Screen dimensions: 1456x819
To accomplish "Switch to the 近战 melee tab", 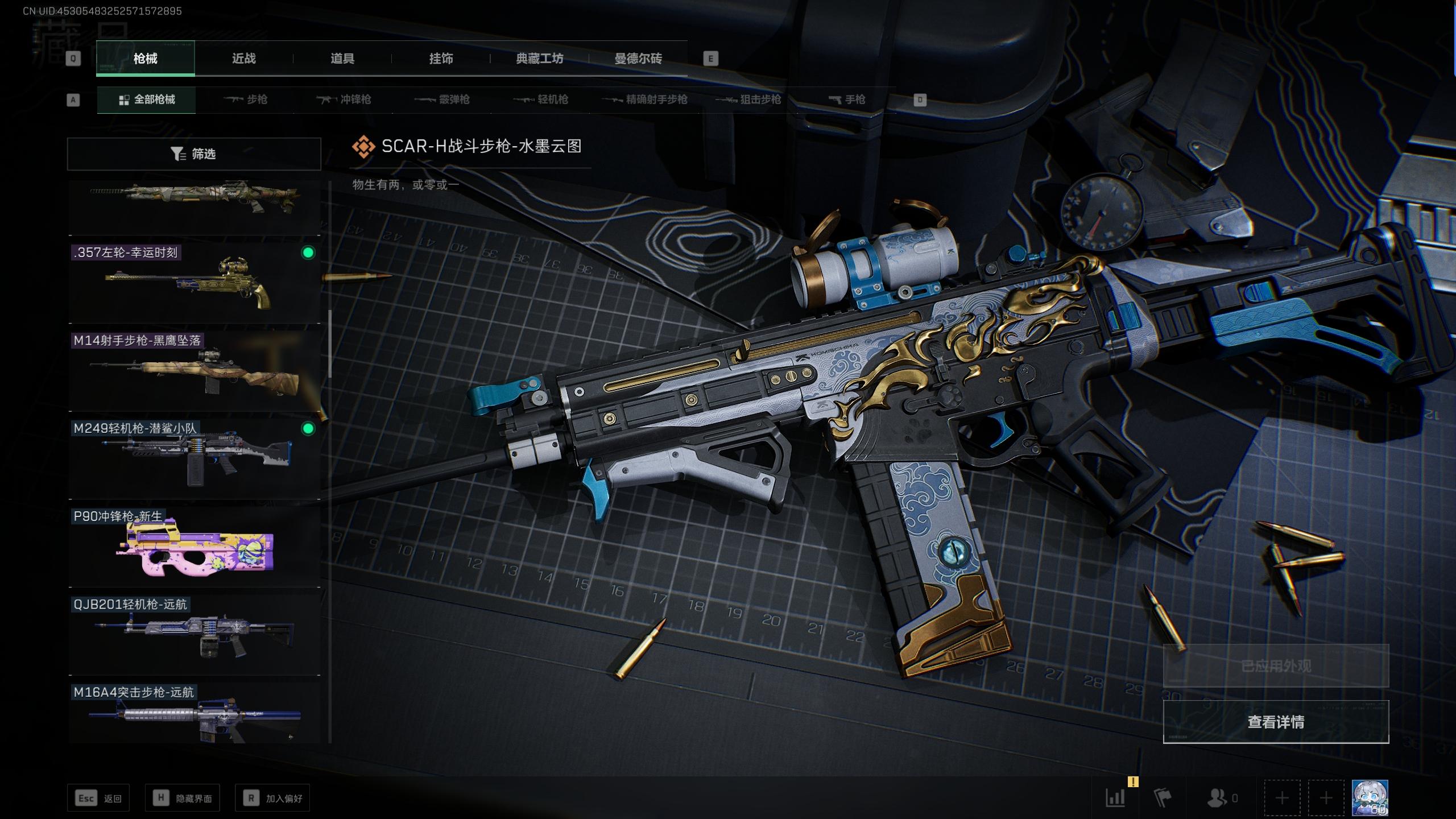I will click(x=244, y=59).
